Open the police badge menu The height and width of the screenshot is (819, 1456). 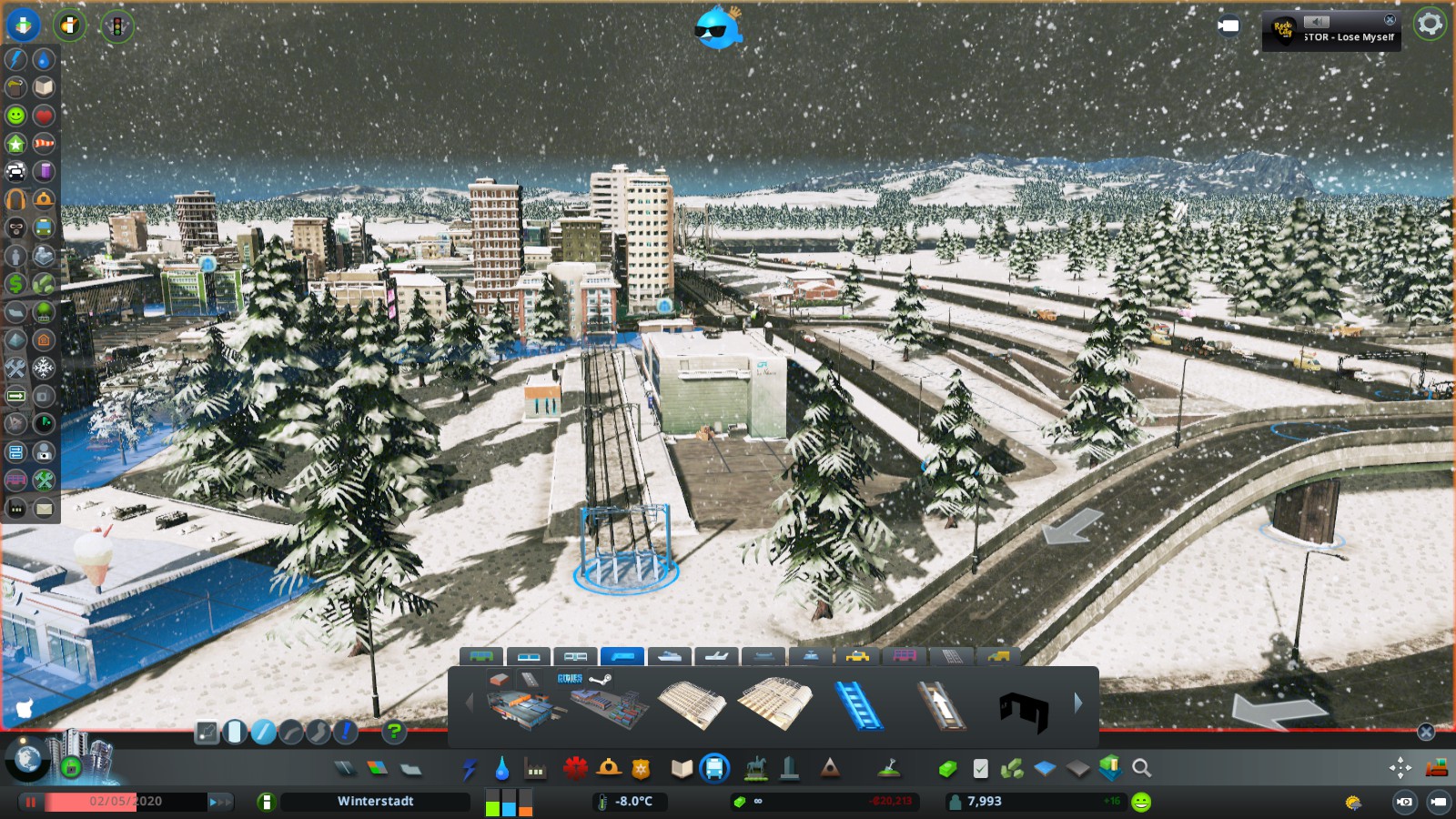(x=642, y=769)
